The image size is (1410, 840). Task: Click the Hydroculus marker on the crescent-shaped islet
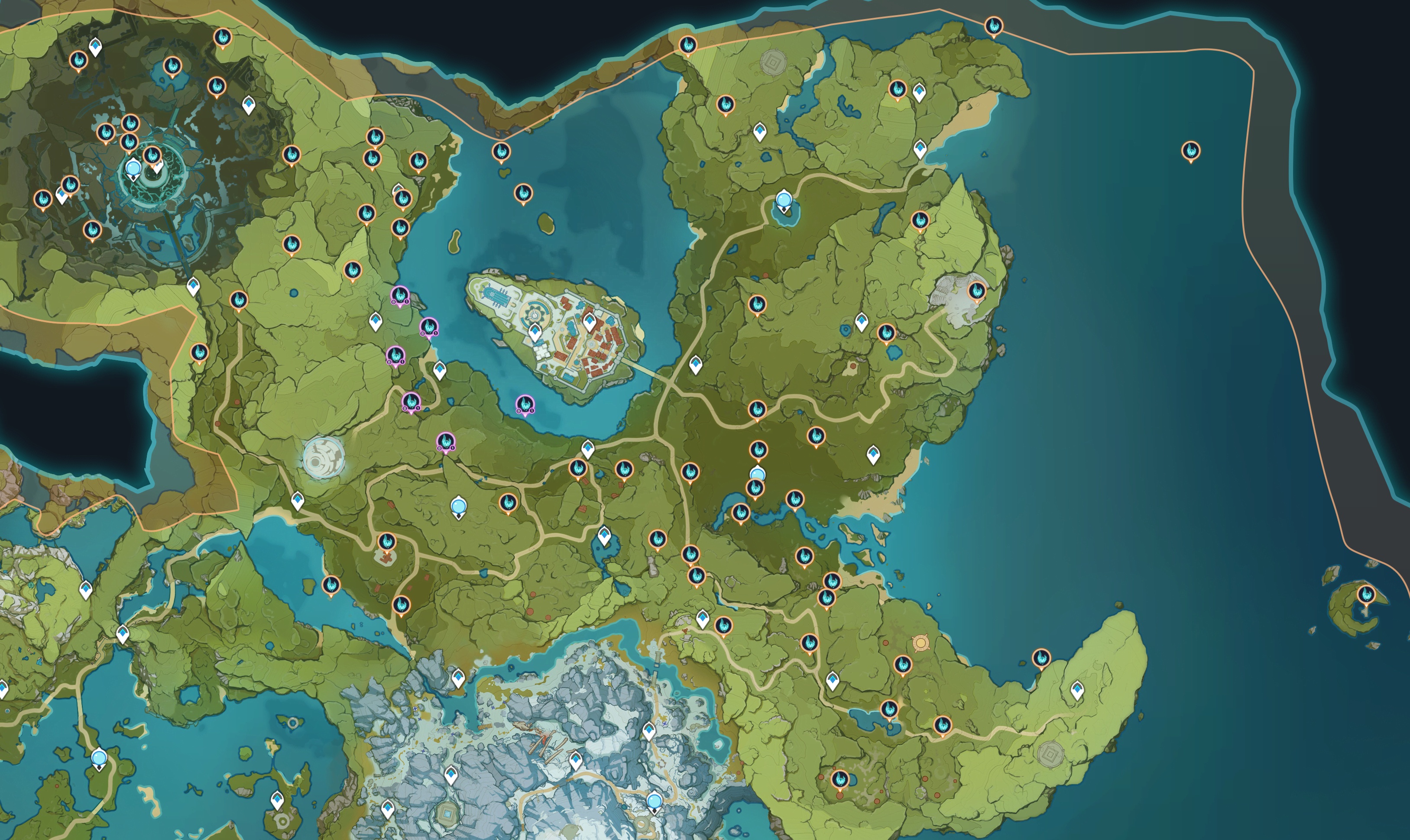pos(1366,595)
